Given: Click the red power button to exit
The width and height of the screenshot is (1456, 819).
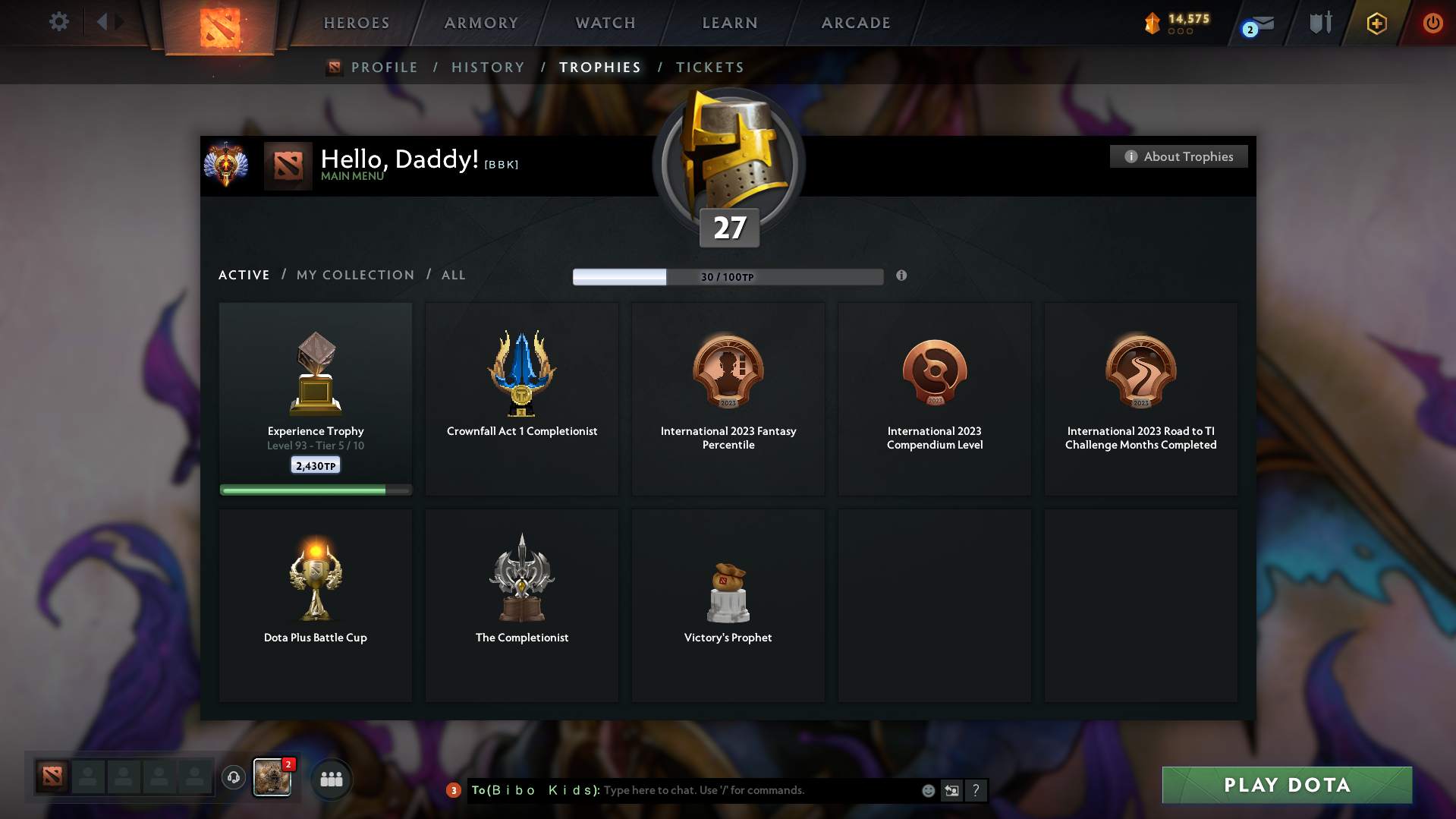Looking at the screenshot, I should coord(1432,23).
